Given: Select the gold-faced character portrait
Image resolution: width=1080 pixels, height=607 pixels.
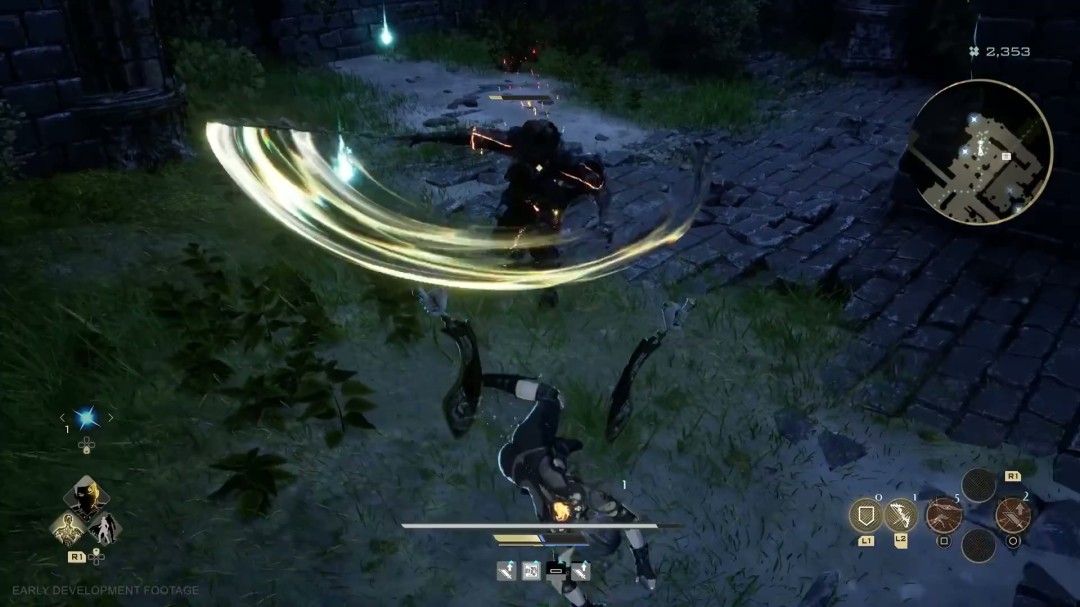Looking at the screenshot, I should [86, 496].
